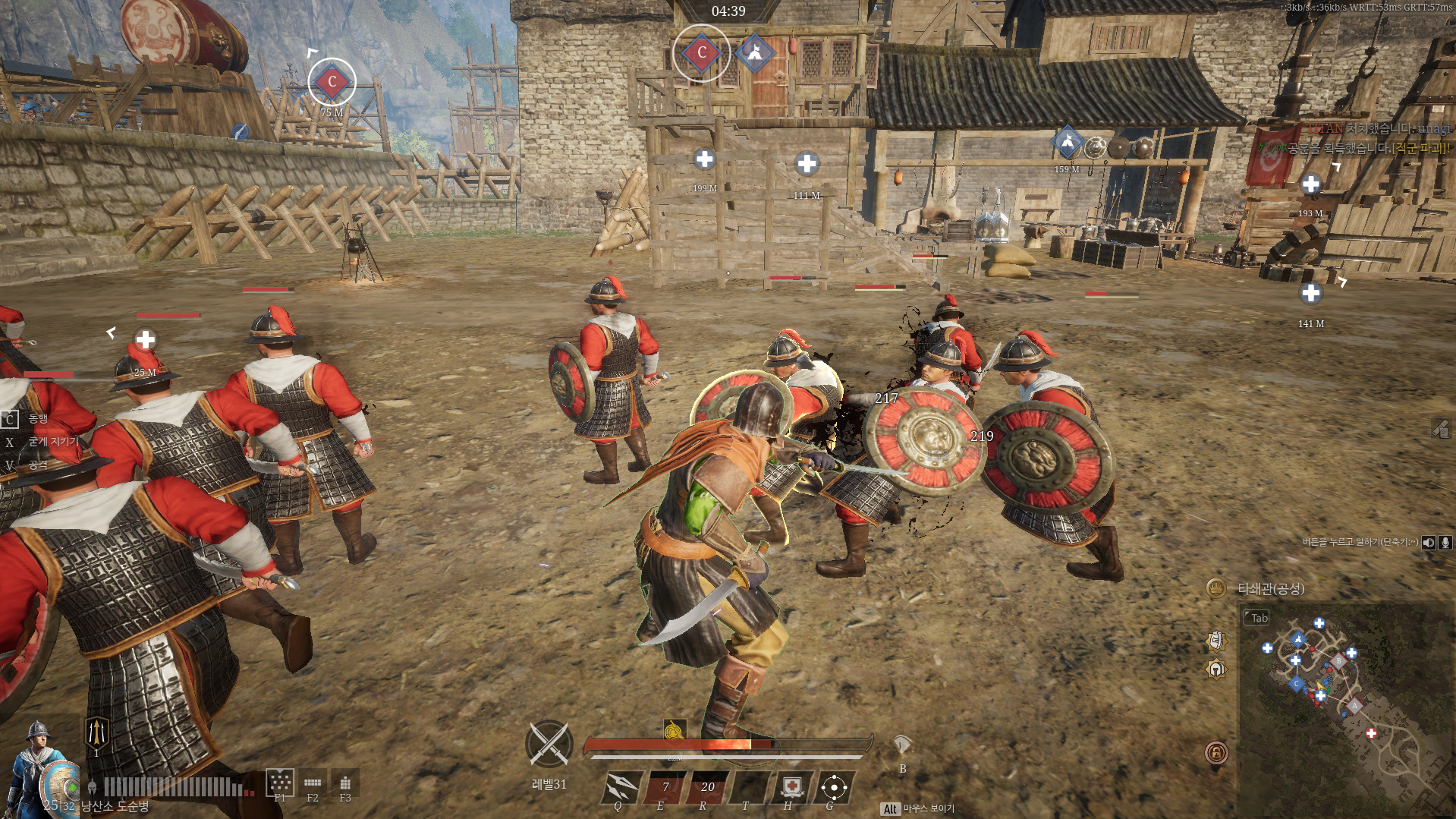Viewport: 1456px width, 819px height.
Task: Choose the F2 line formation
Action: (x=313, y=783)
